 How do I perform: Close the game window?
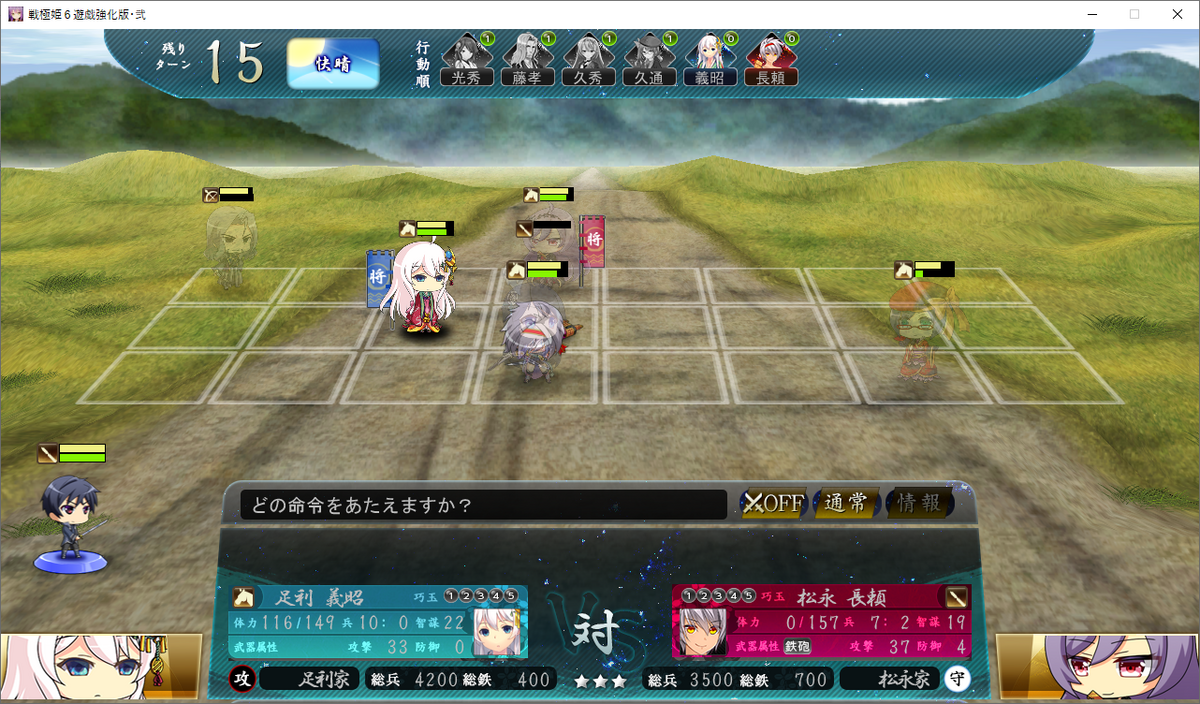(1177, 14)
